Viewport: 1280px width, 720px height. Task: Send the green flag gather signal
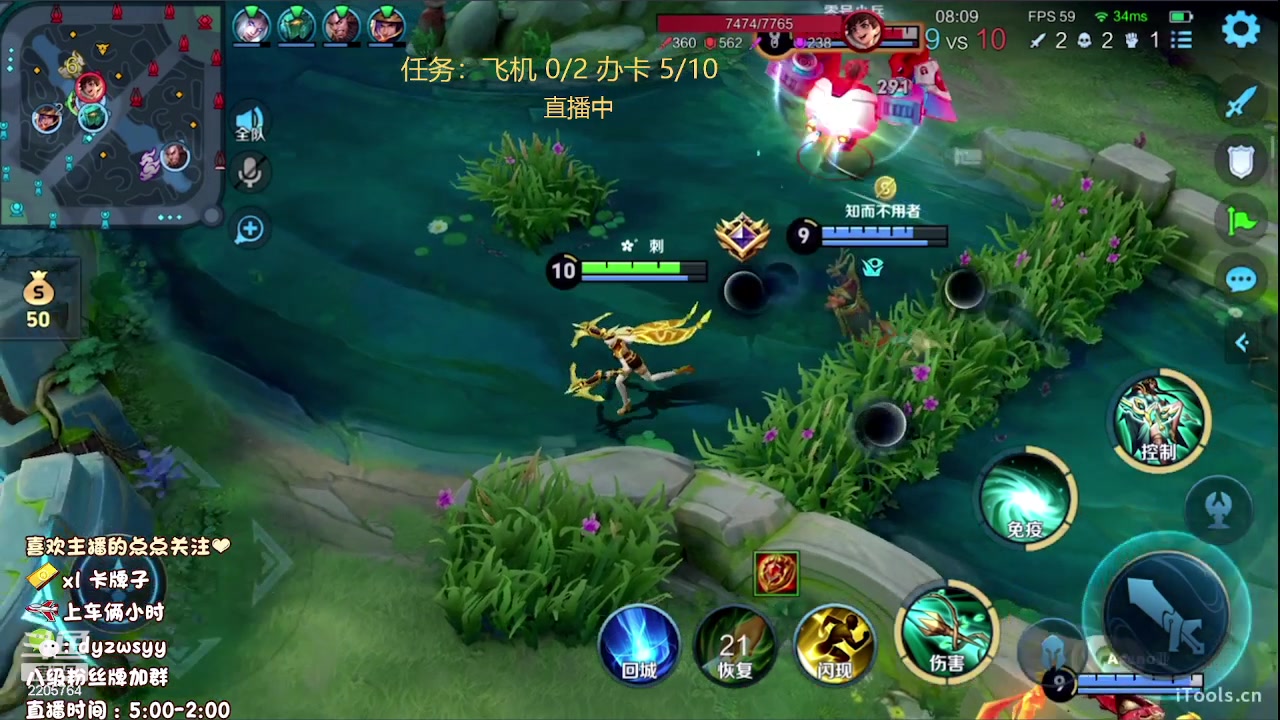pos(1241,220)
